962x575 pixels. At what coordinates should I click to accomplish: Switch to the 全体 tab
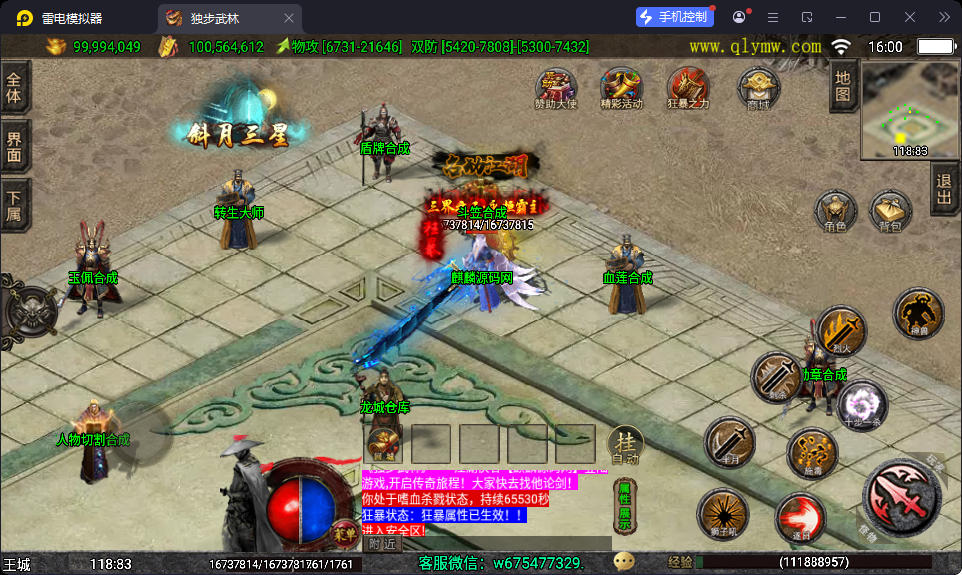point(14,87)
